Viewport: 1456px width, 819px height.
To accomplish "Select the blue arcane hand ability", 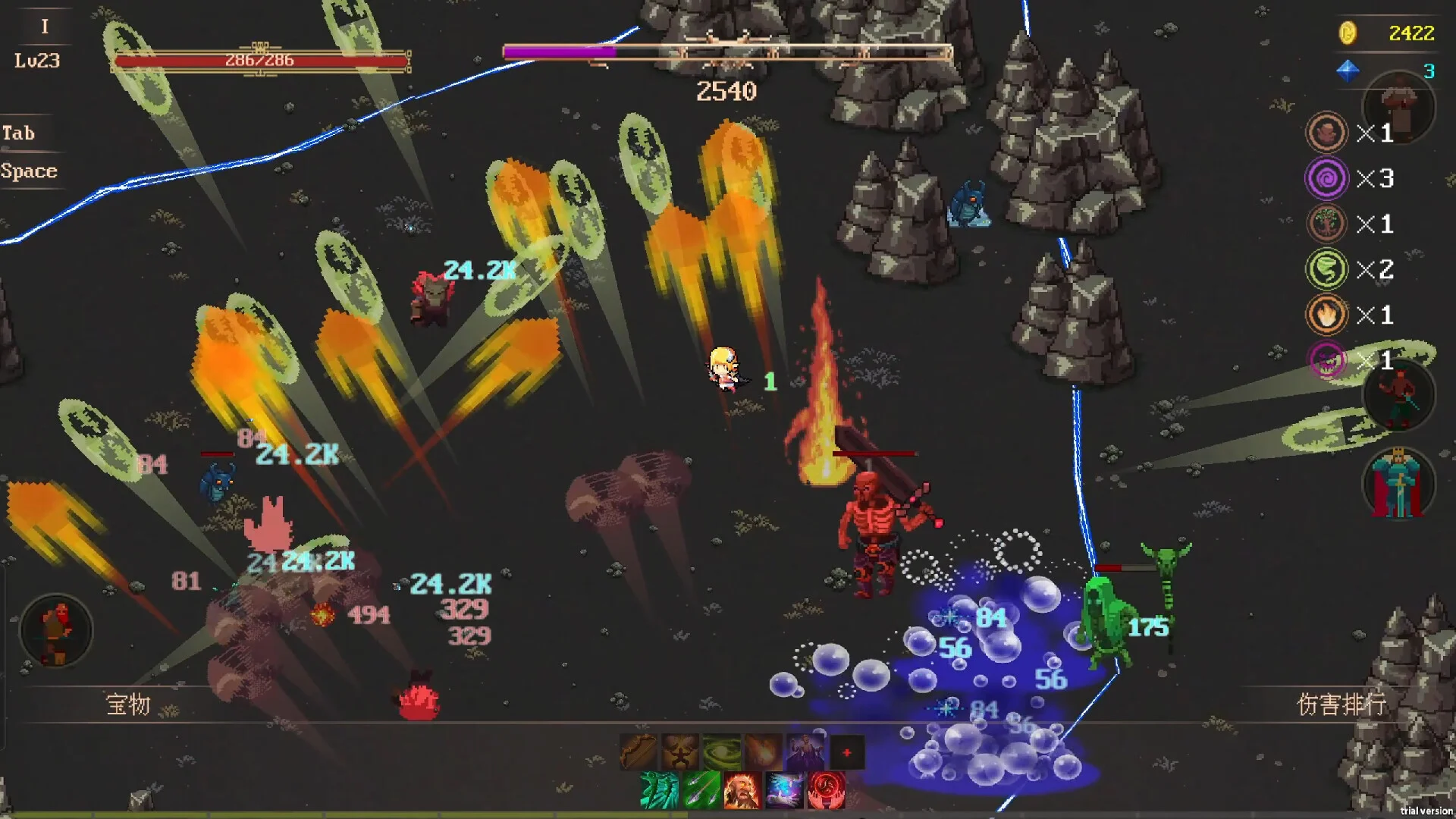I will pos(784,790).
